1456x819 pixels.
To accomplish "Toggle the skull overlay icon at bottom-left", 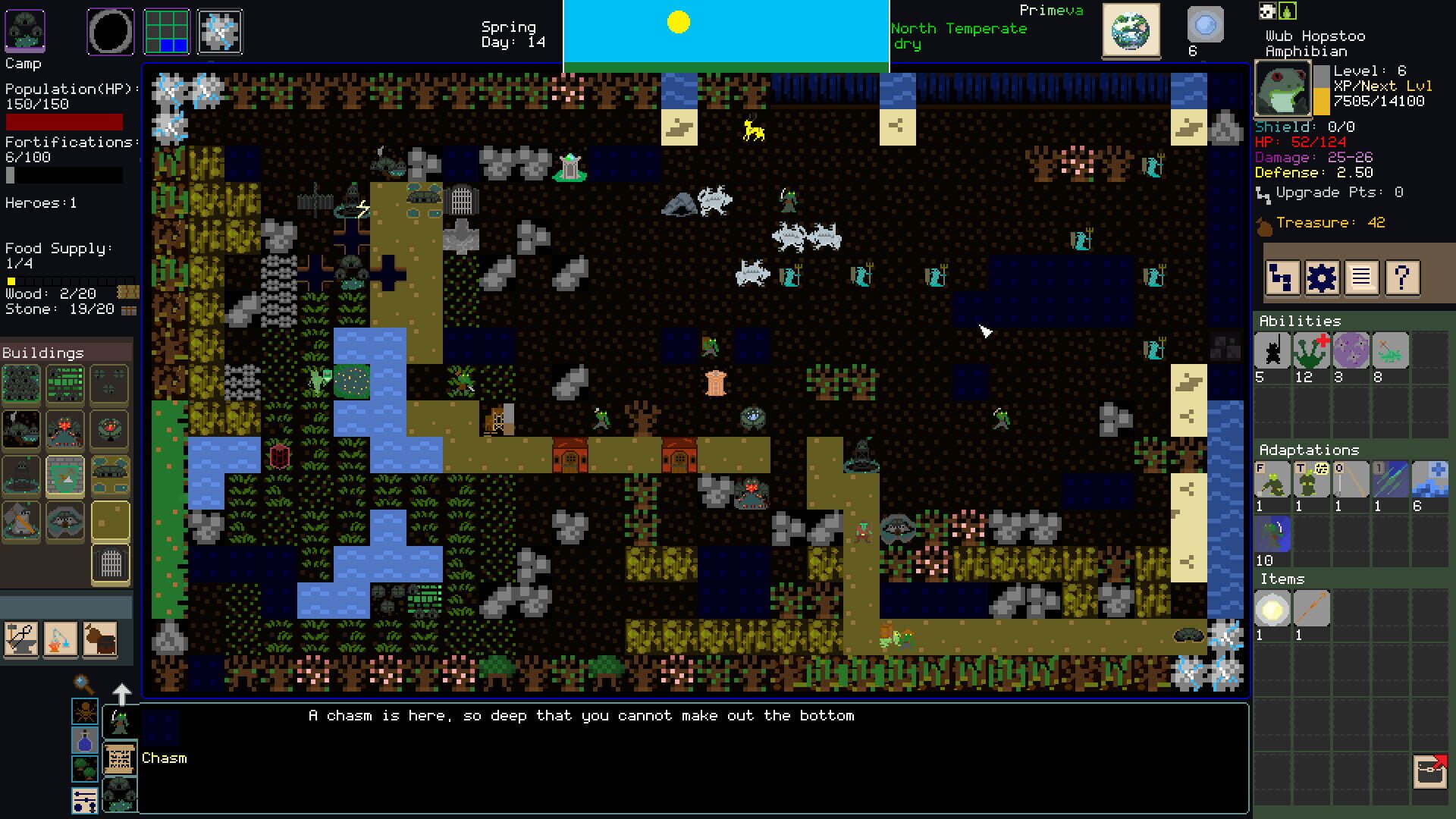I will click(x=85, y=713).
